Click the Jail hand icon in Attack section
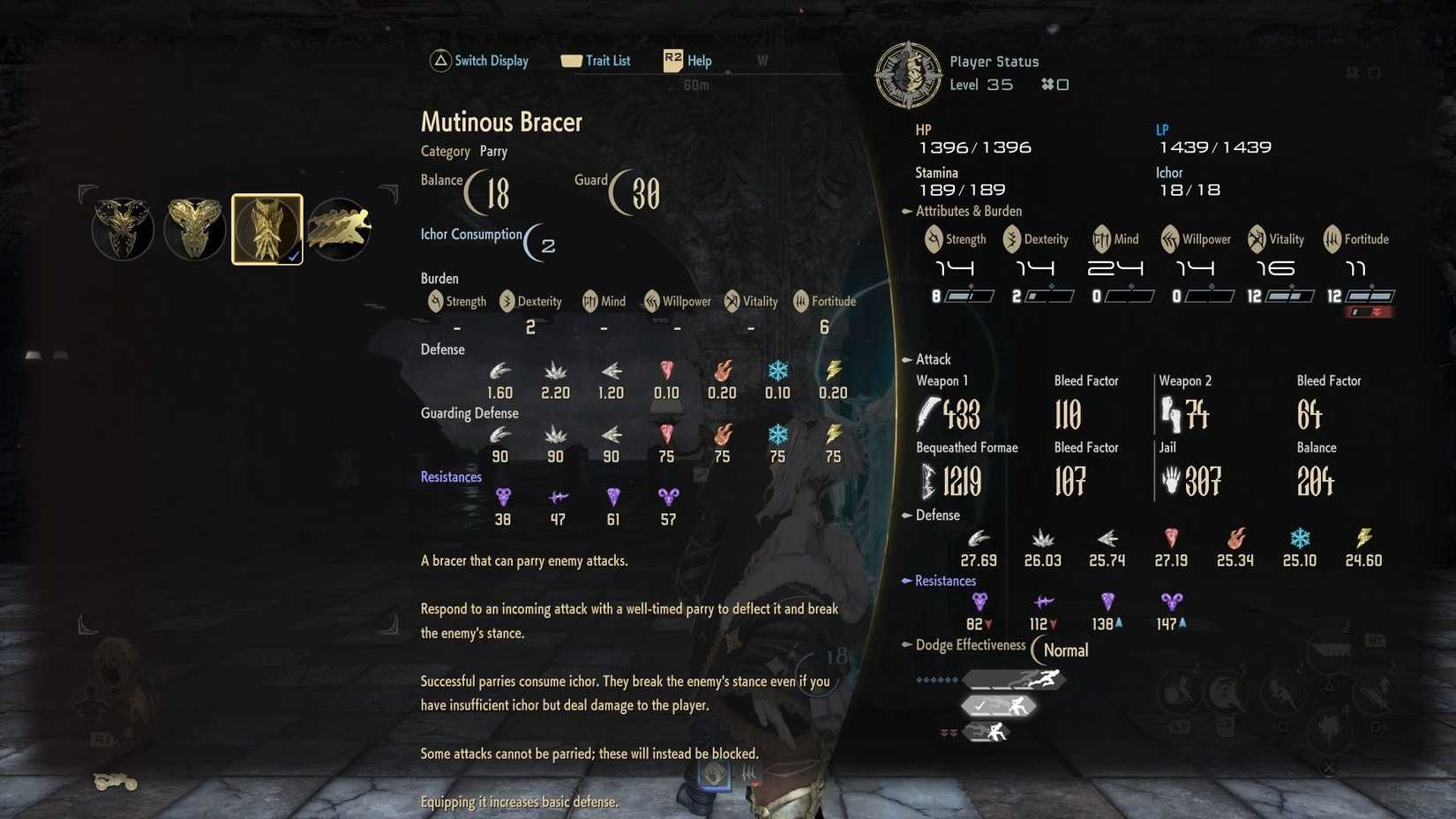This screenshot has width=1456, height=819. 1173,482
